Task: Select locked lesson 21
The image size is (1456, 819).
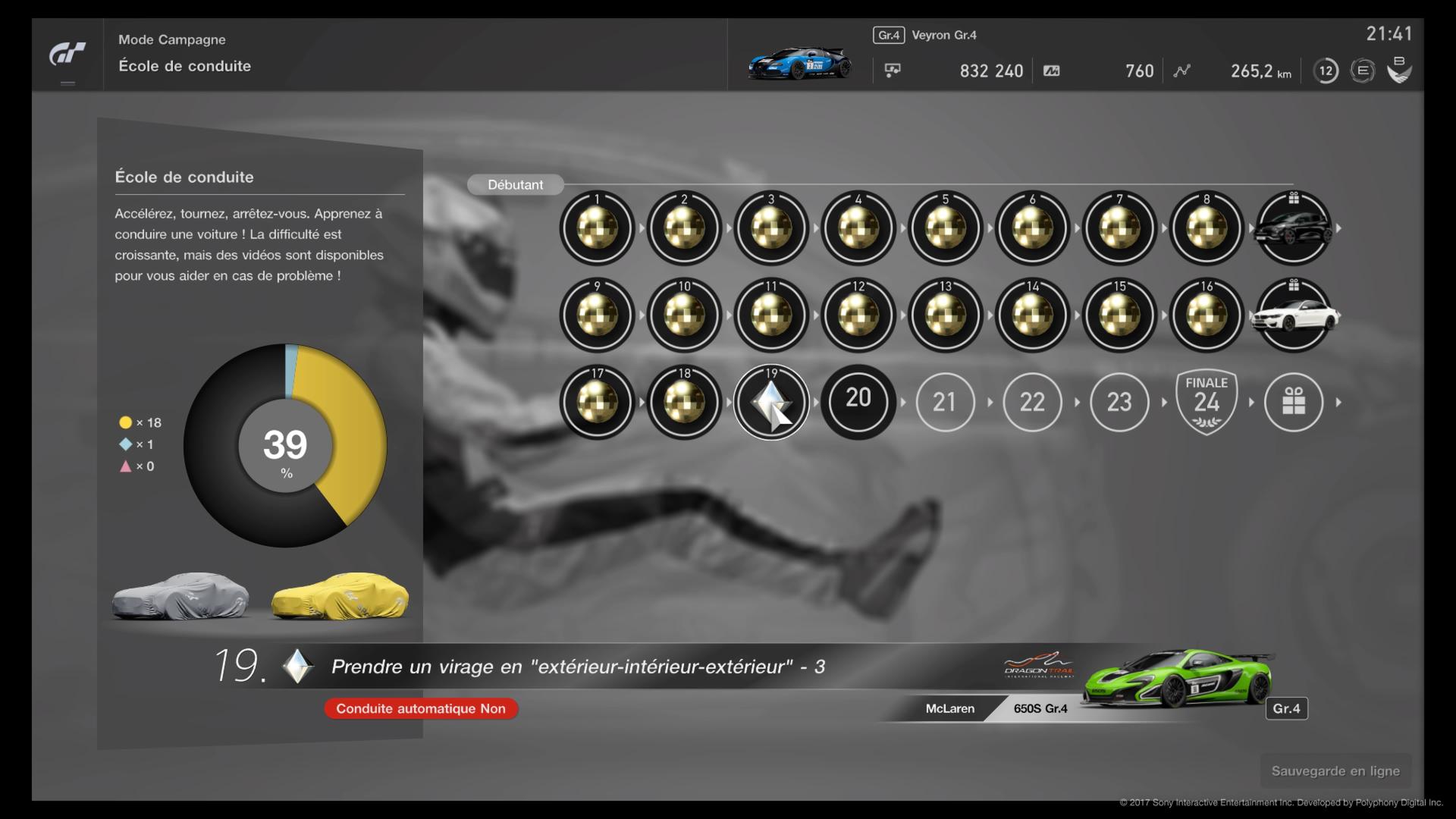Action: (945, 402)
